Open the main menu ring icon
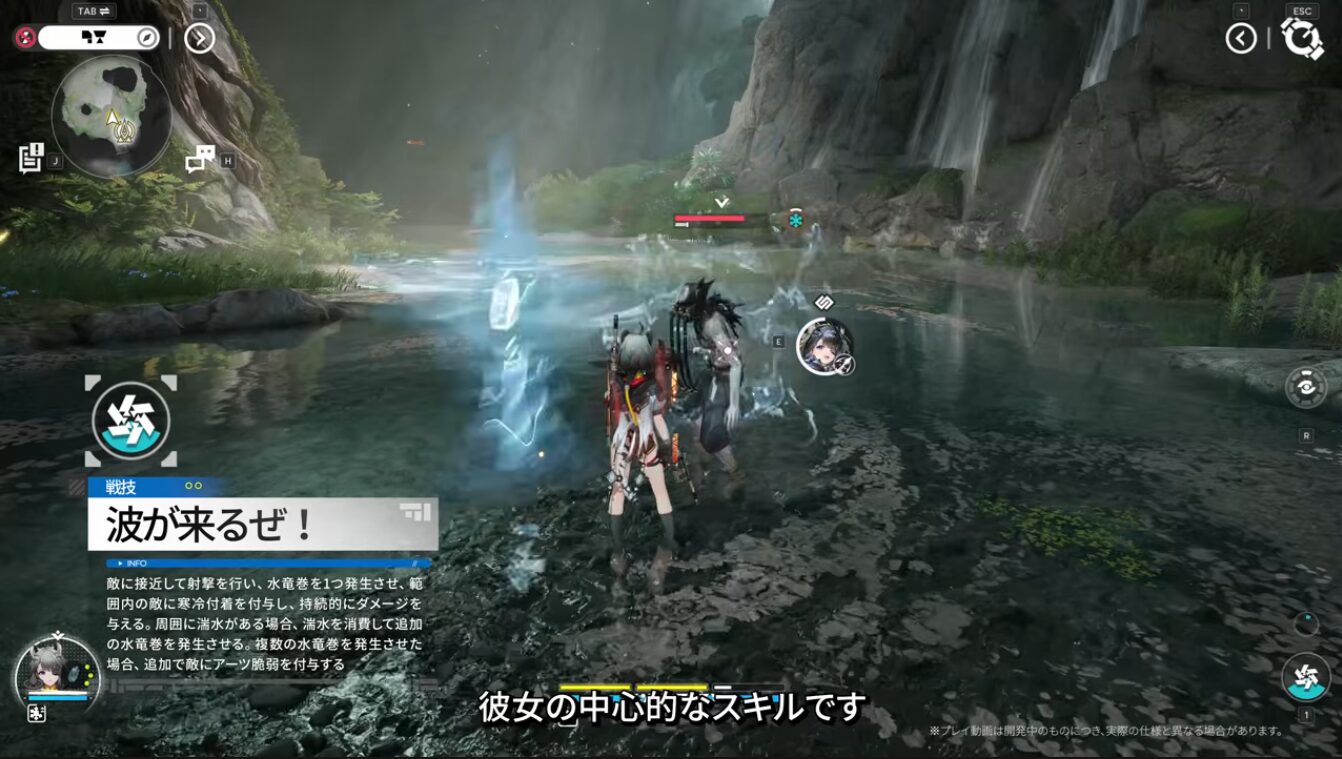The width and height of the screenshot is (1342, 759). click(1302, 39)
